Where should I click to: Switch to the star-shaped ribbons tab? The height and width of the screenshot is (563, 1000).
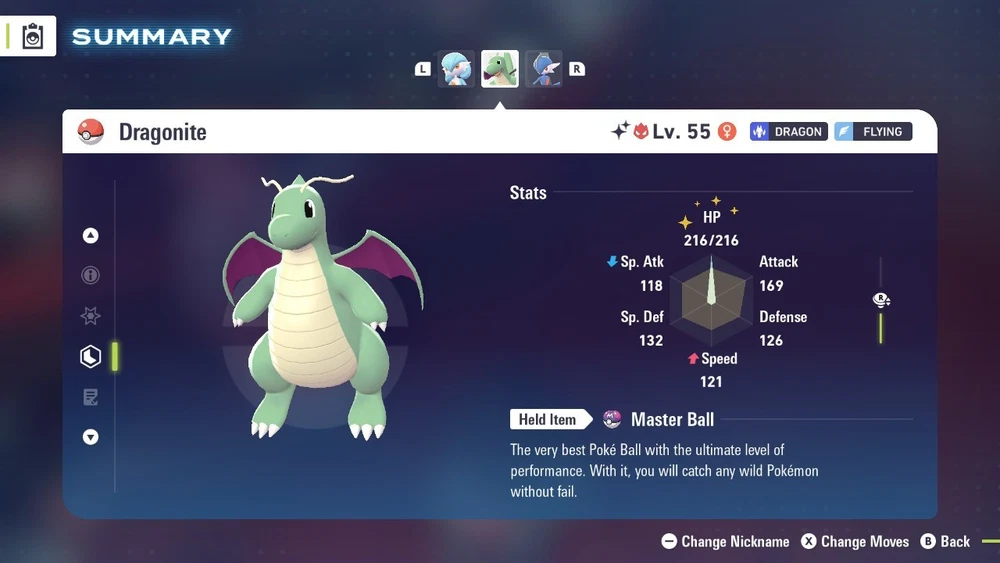point(91,316)
